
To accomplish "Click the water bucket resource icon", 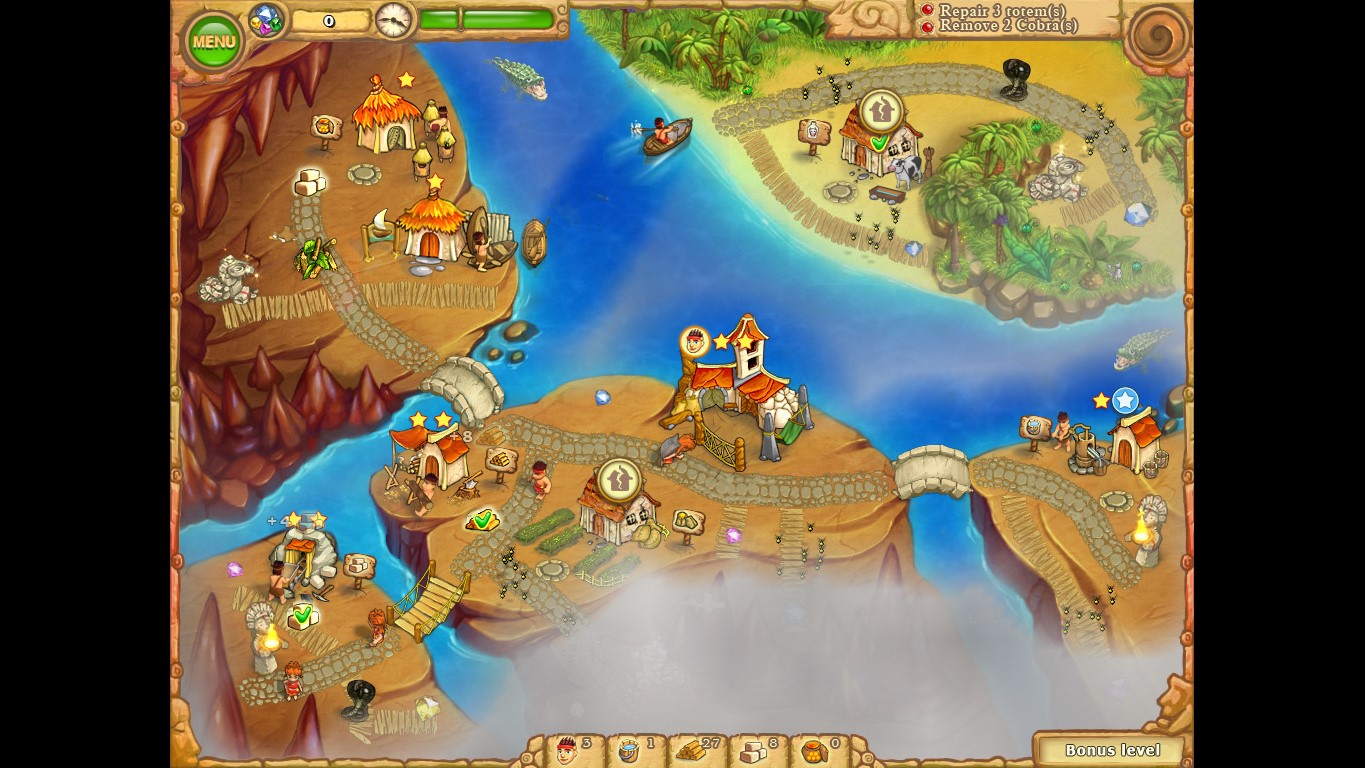I will [x=628, y=749].
